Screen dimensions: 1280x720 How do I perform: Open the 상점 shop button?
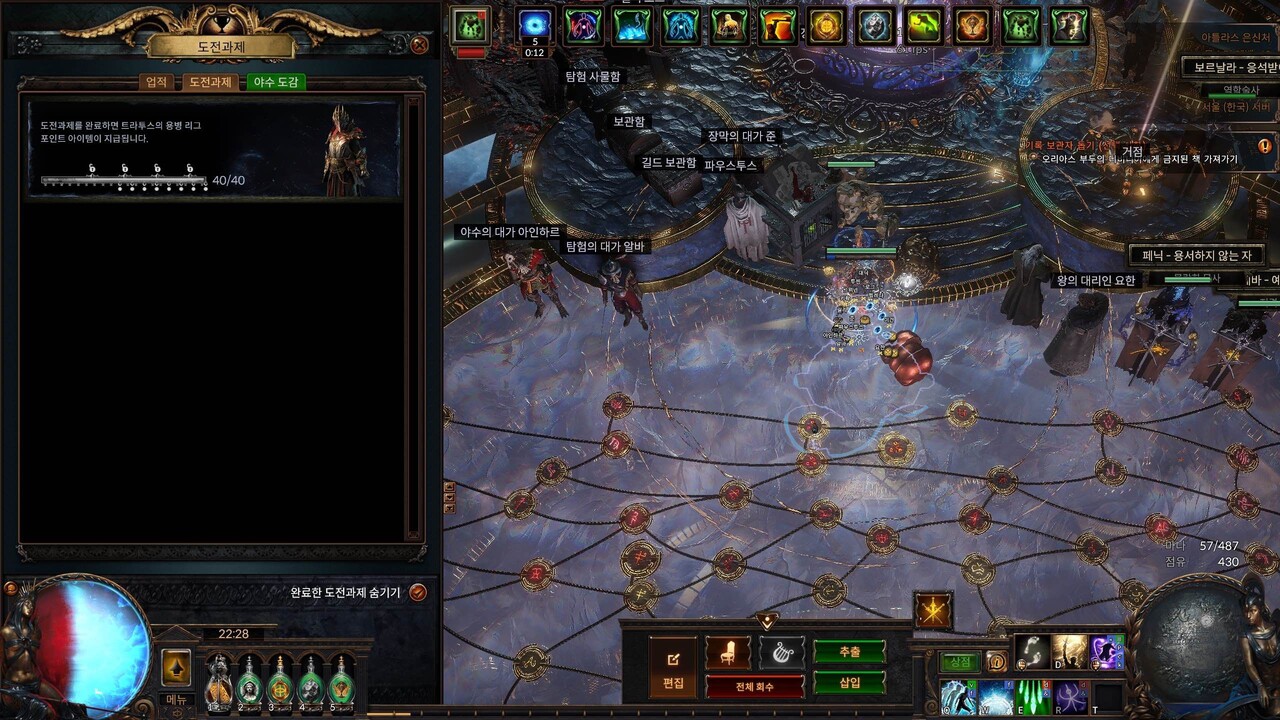960,662
